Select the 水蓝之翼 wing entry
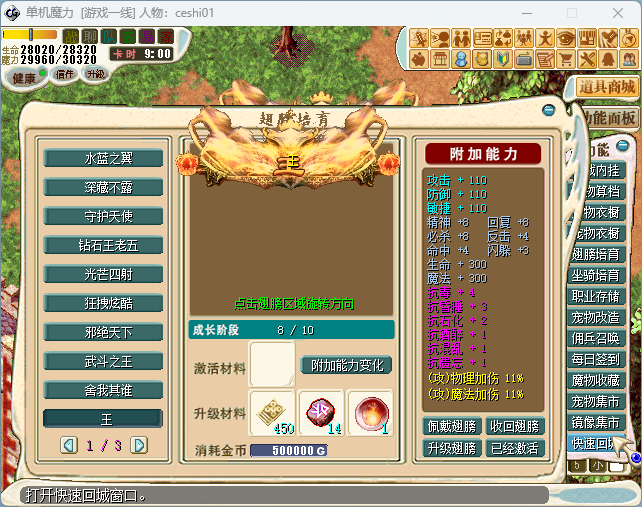 [x=102, y=158]
